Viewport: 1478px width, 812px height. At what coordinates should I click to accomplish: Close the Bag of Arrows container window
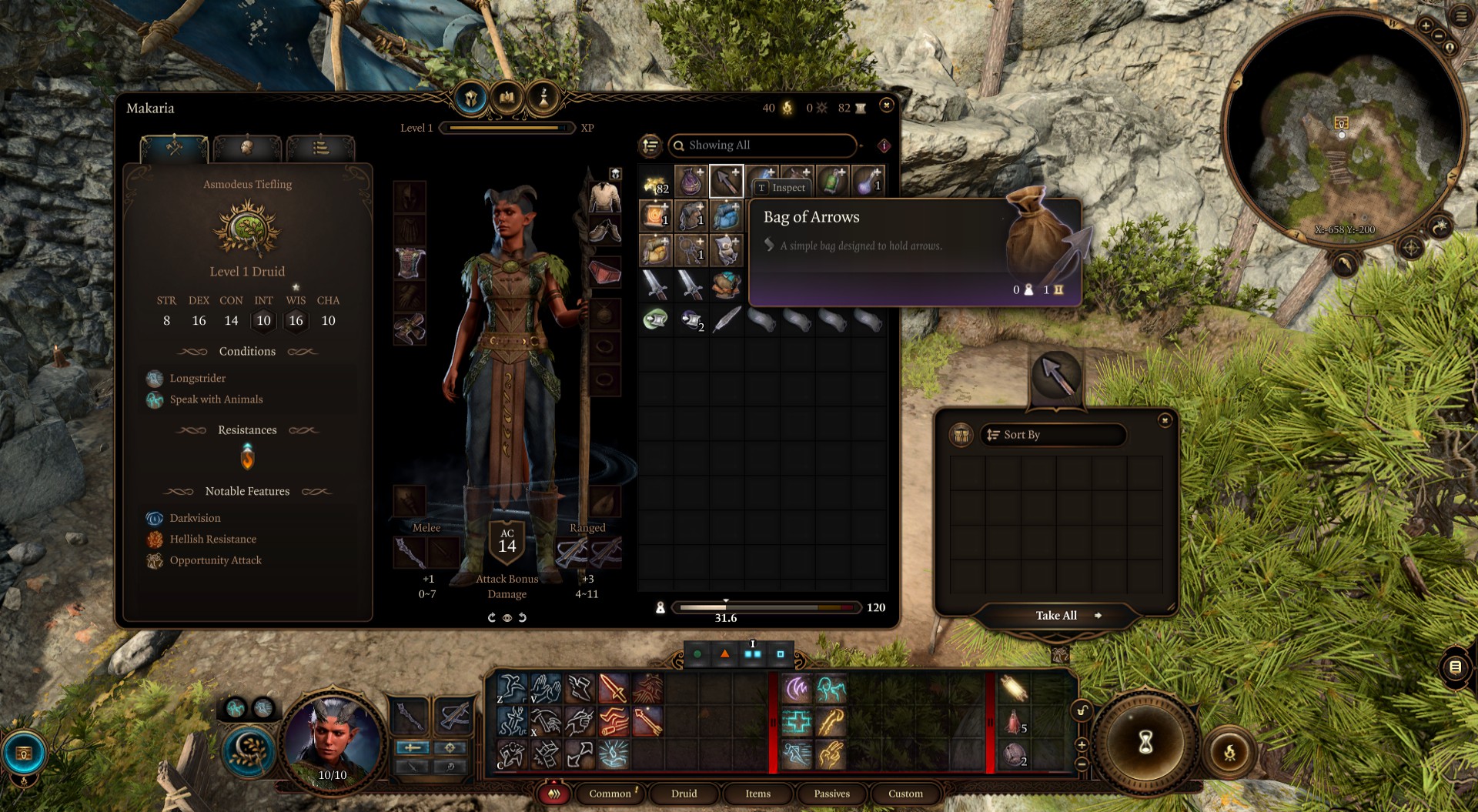[x=1165, y=420]
